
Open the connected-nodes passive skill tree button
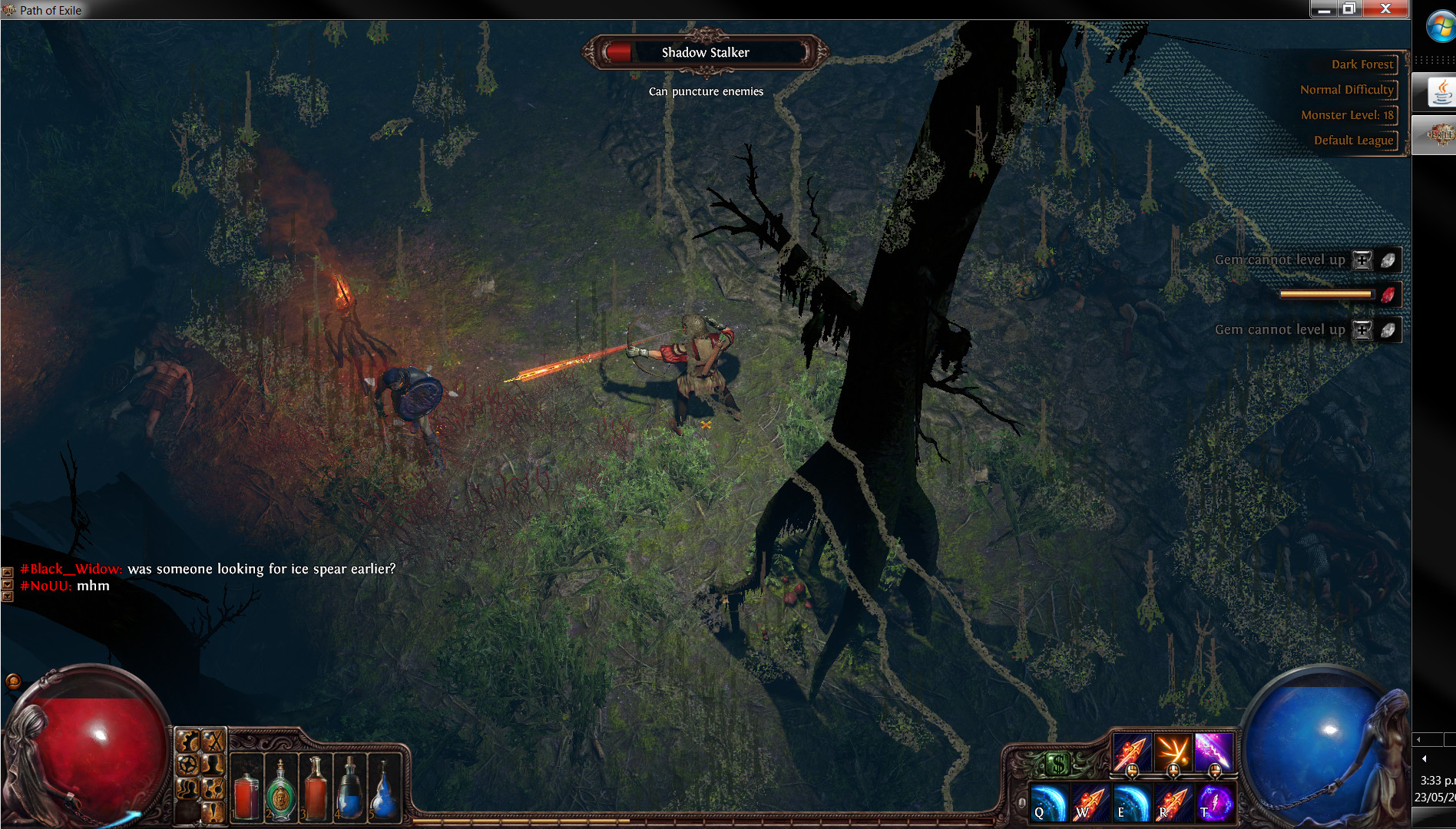(x=213, y=788)
